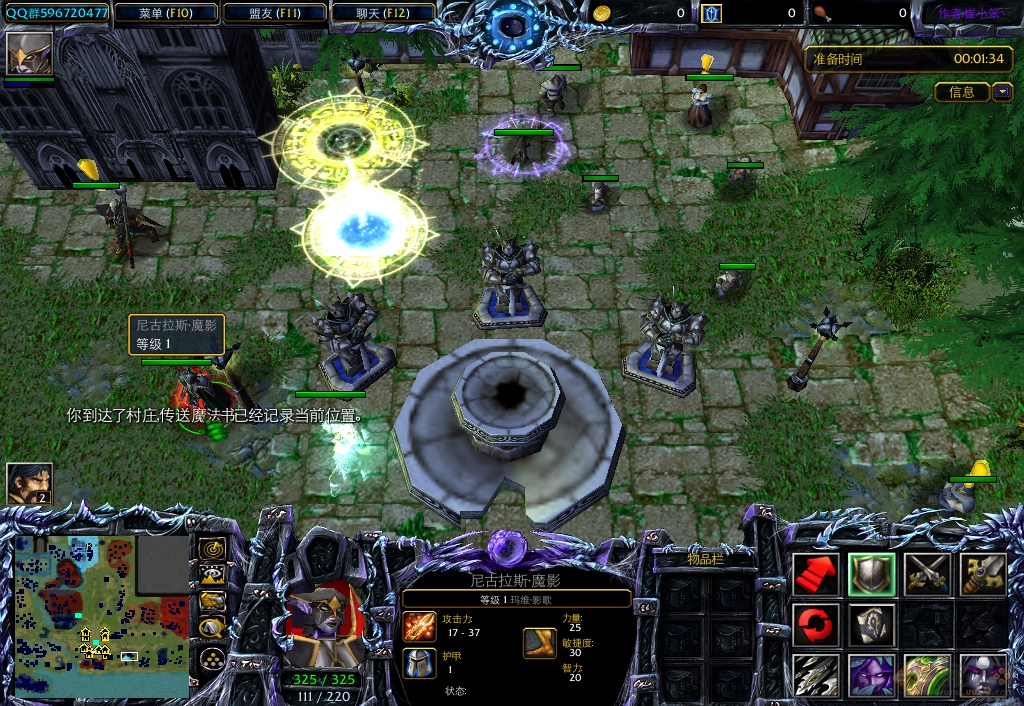Open the 聊天 (F12) chat log
The width and height of the screenshot is (1024, 706).
[x=384, y=13]
